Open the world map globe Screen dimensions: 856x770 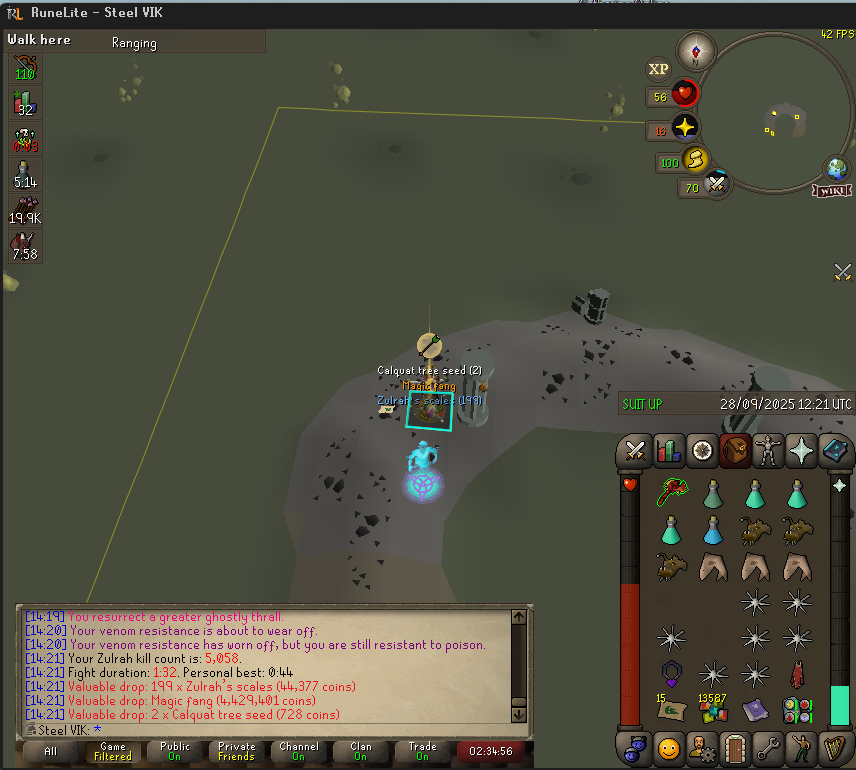pos(836,169)
